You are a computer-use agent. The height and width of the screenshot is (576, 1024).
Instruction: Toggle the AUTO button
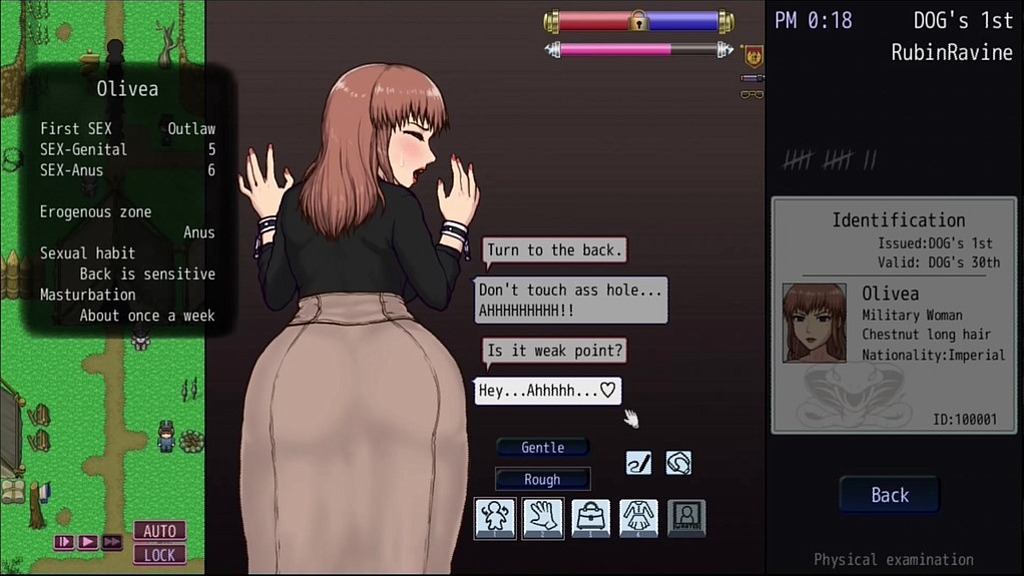(160, 531)
